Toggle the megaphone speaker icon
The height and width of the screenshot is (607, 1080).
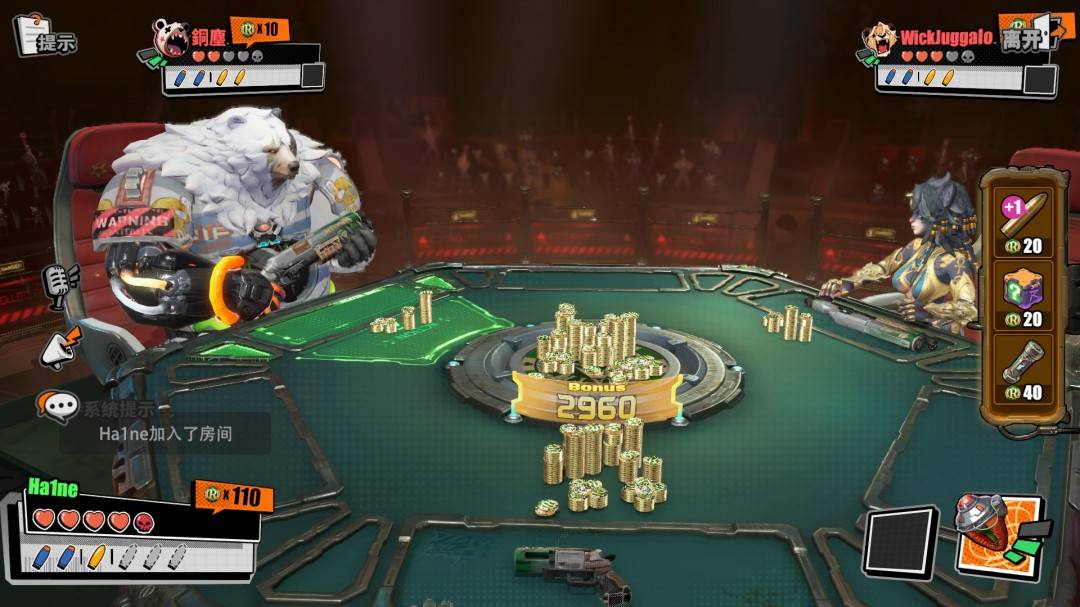(x=58, y=348)
